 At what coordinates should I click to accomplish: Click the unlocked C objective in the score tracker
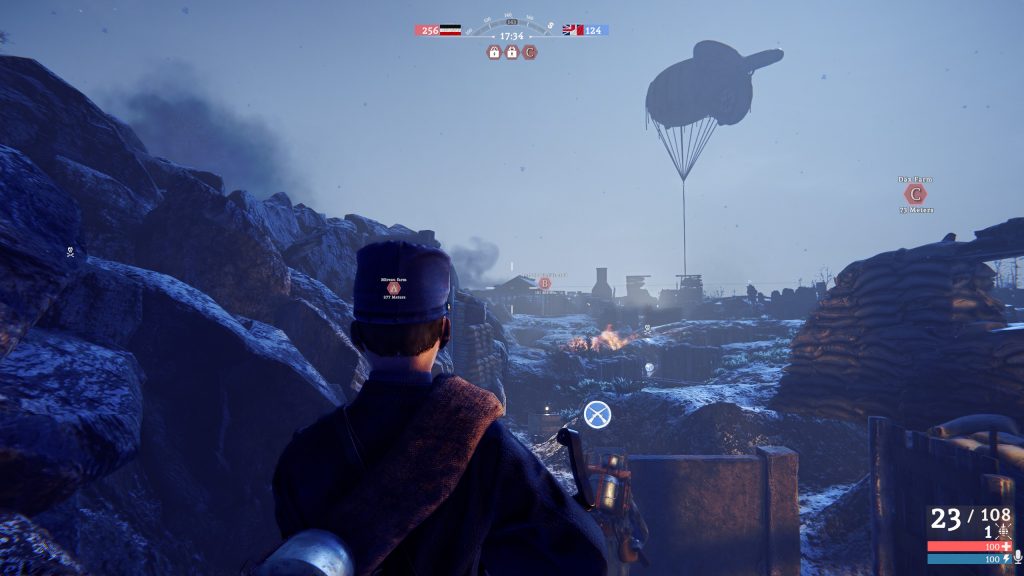pos(530,52)
